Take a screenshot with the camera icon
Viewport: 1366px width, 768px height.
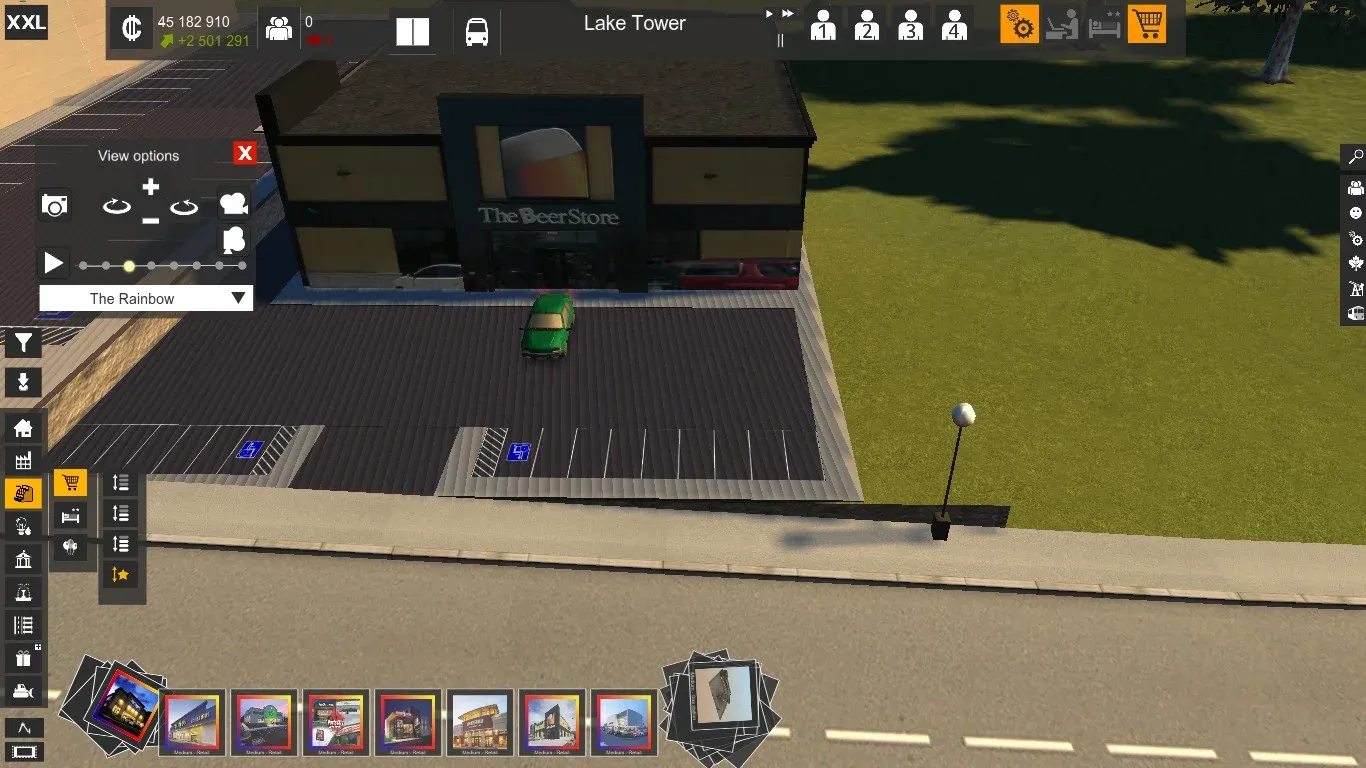coord(55,206)
